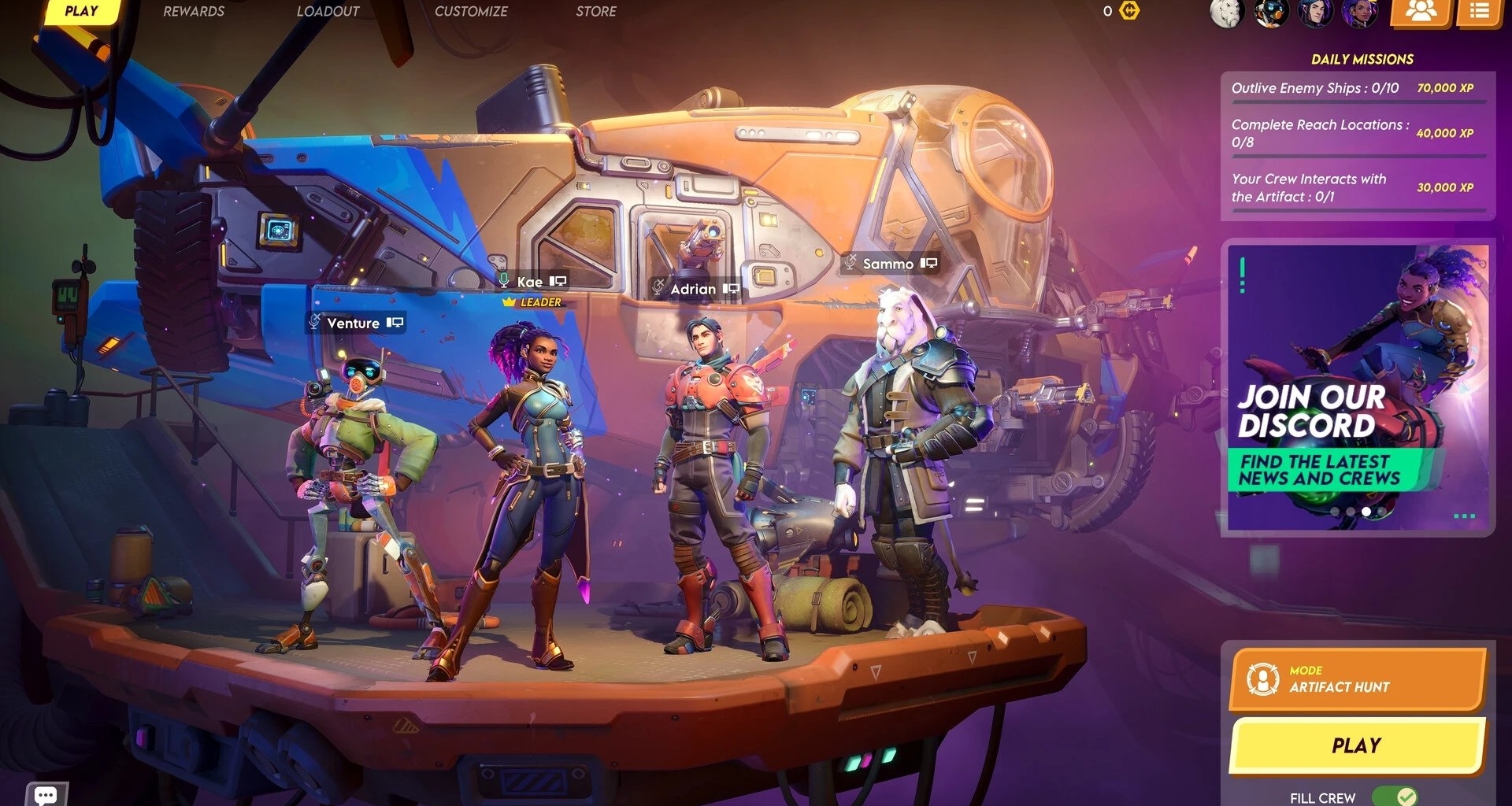1512x806 pixels.
Task: Open the list menu icon button
Action: [x=1478, y=12]
